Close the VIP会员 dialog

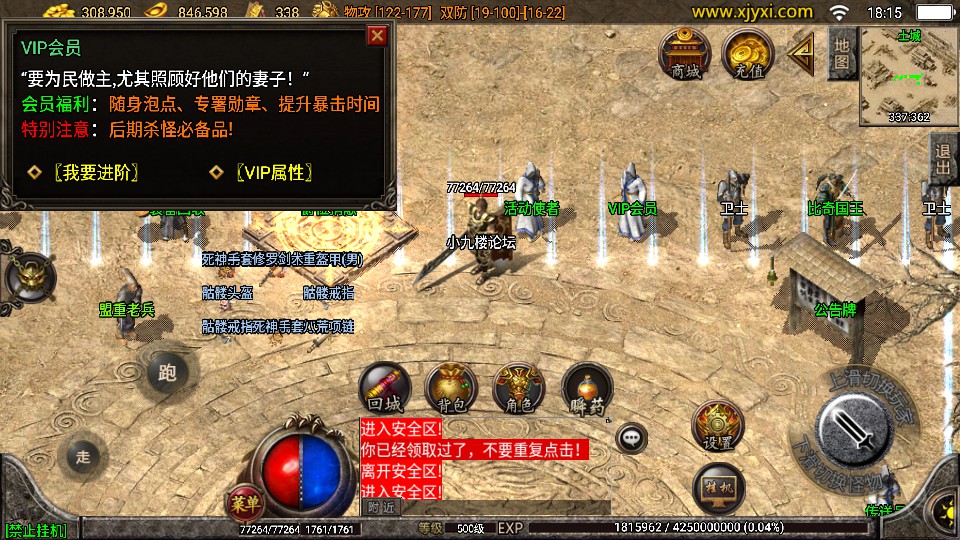(x=377, y=36)
